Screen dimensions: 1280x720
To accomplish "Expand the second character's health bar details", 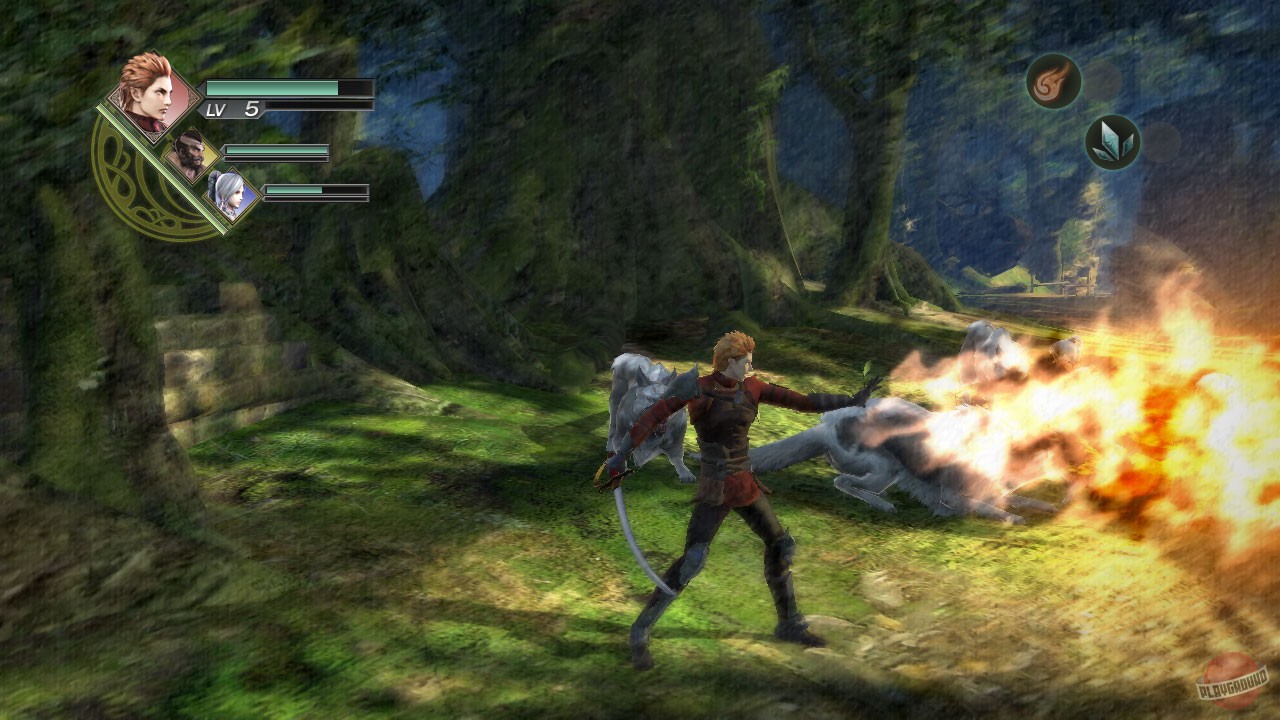I will (278, 153).
